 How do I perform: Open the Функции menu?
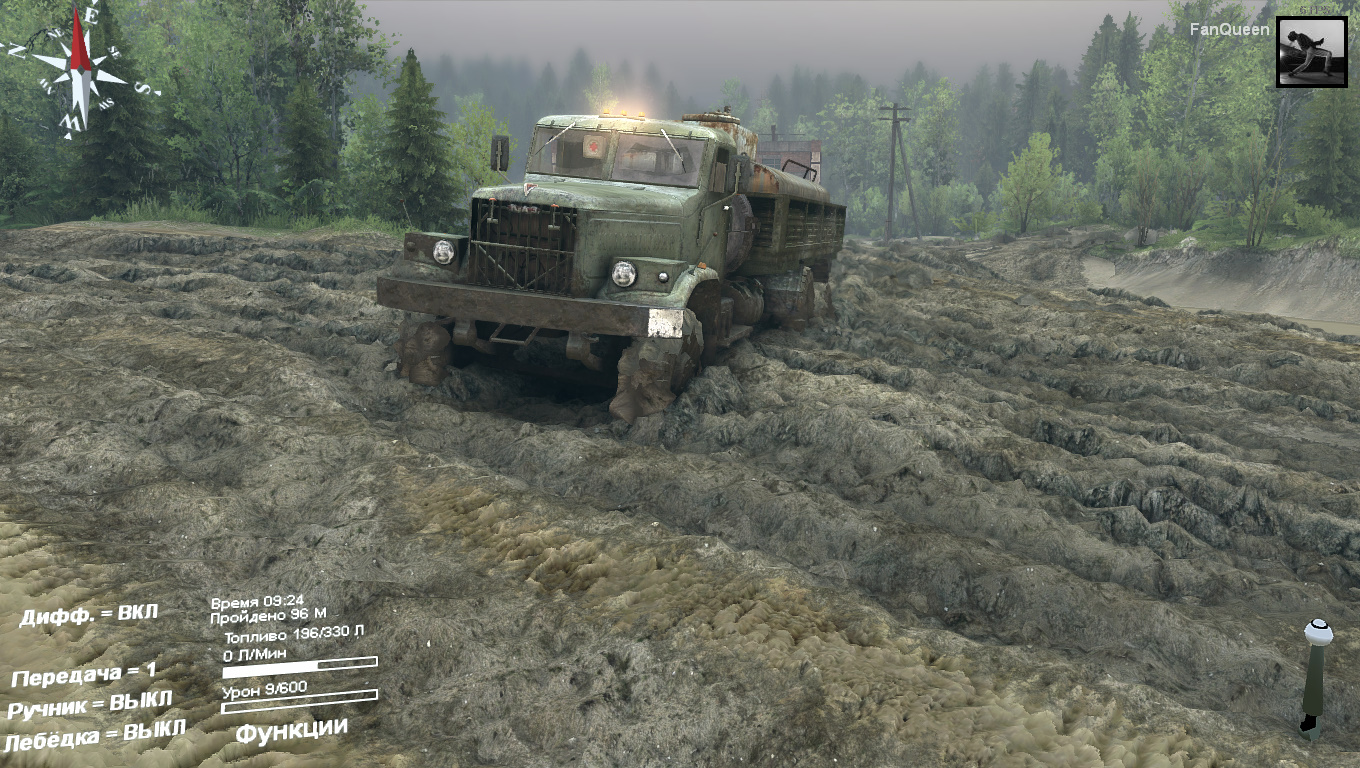289,730
